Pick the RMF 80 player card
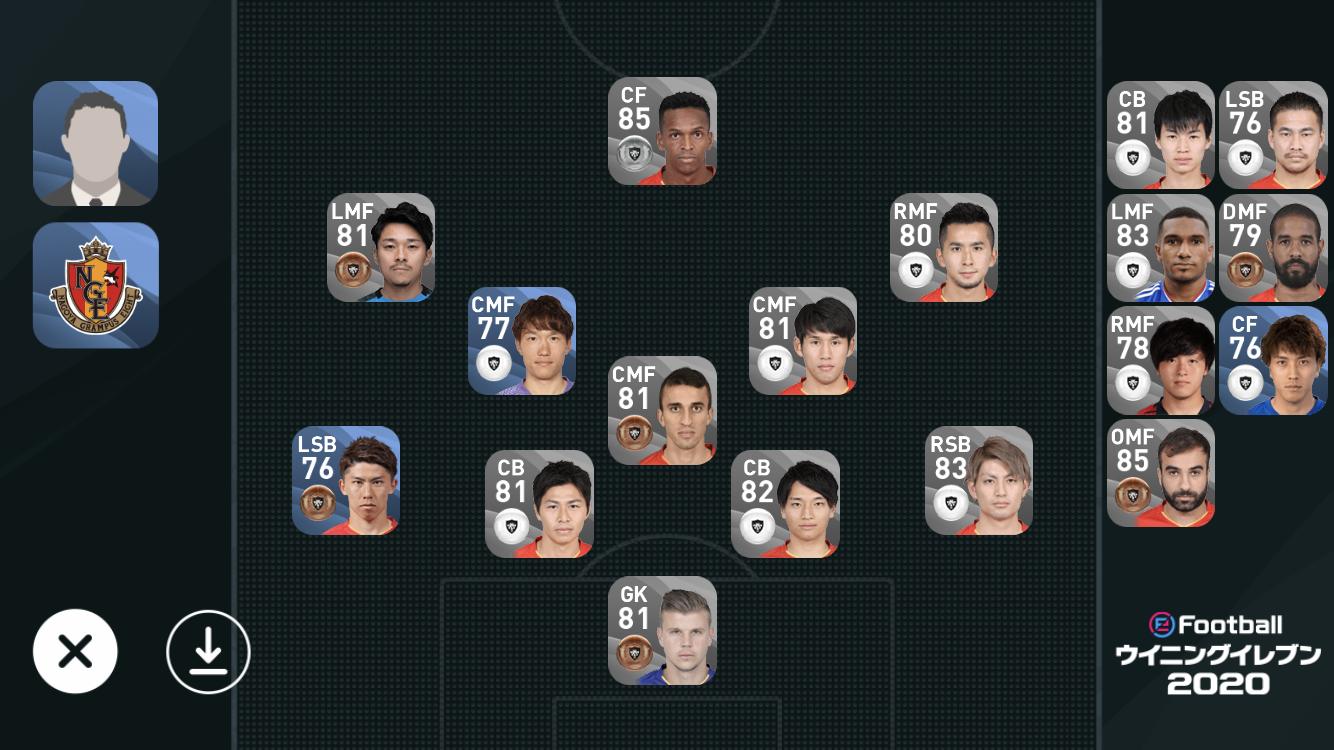The width and height of the screenshot is (1334, 750). (x=944, y=247)
